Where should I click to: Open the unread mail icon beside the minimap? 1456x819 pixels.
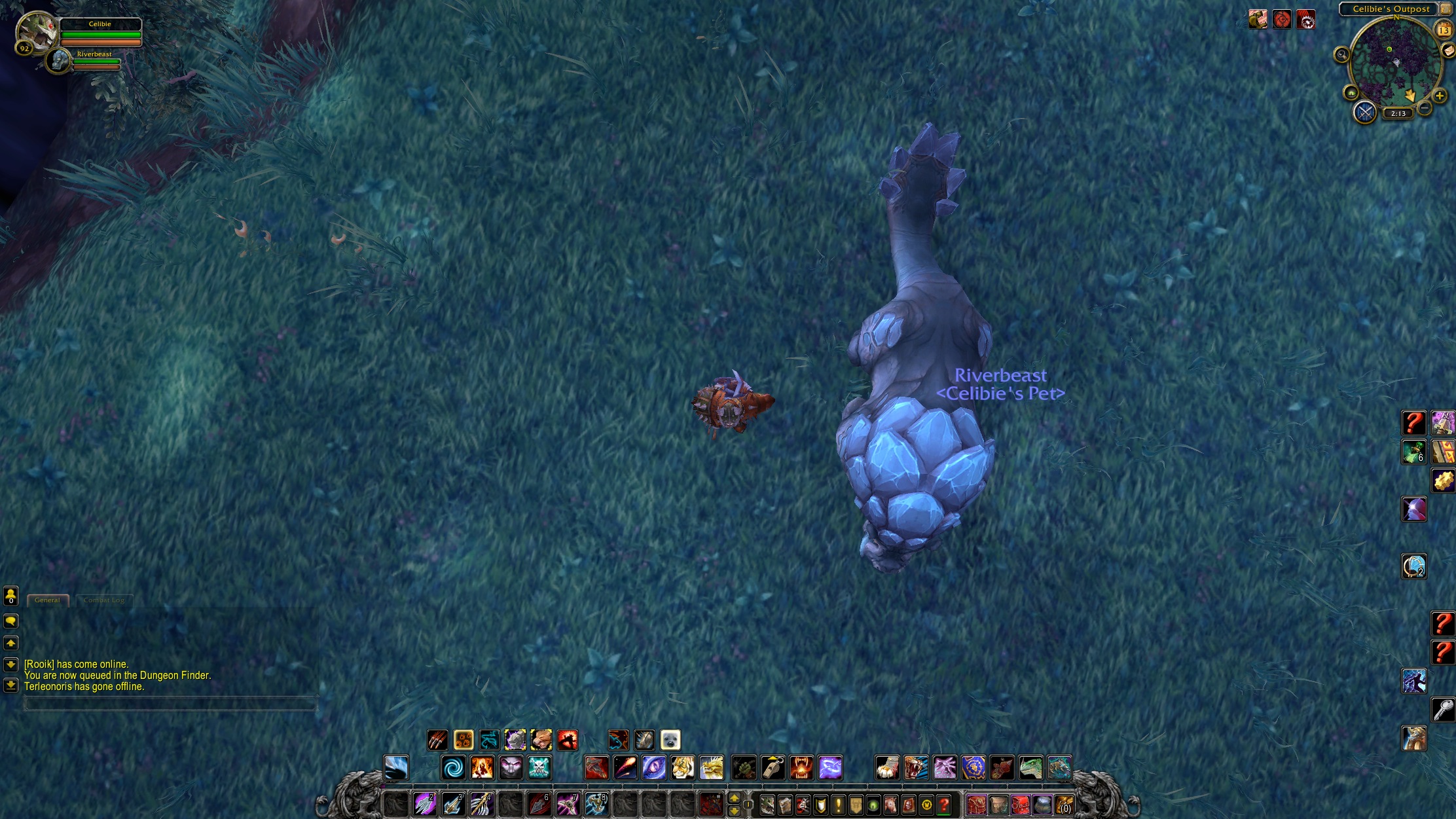point(1449,51)
